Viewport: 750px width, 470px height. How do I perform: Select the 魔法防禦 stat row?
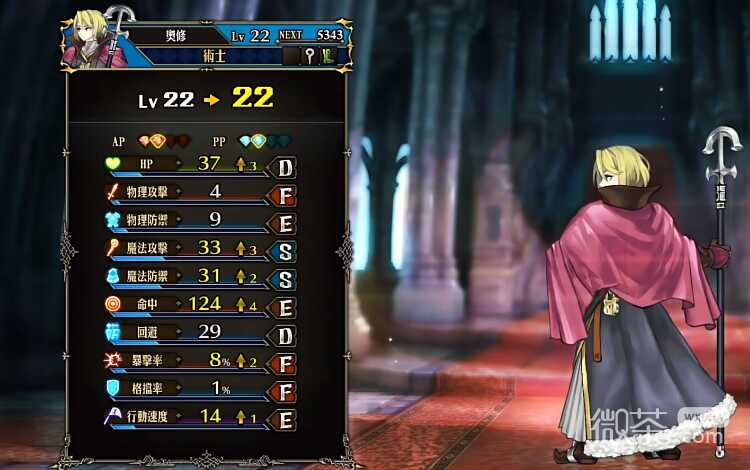click(198, 275)
